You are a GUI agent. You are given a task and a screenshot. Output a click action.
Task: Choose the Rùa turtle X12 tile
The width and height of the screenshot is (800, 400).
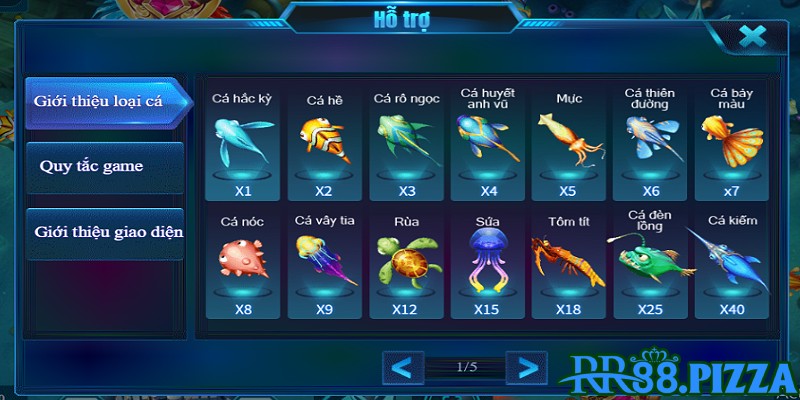click(x=407, y=263)
